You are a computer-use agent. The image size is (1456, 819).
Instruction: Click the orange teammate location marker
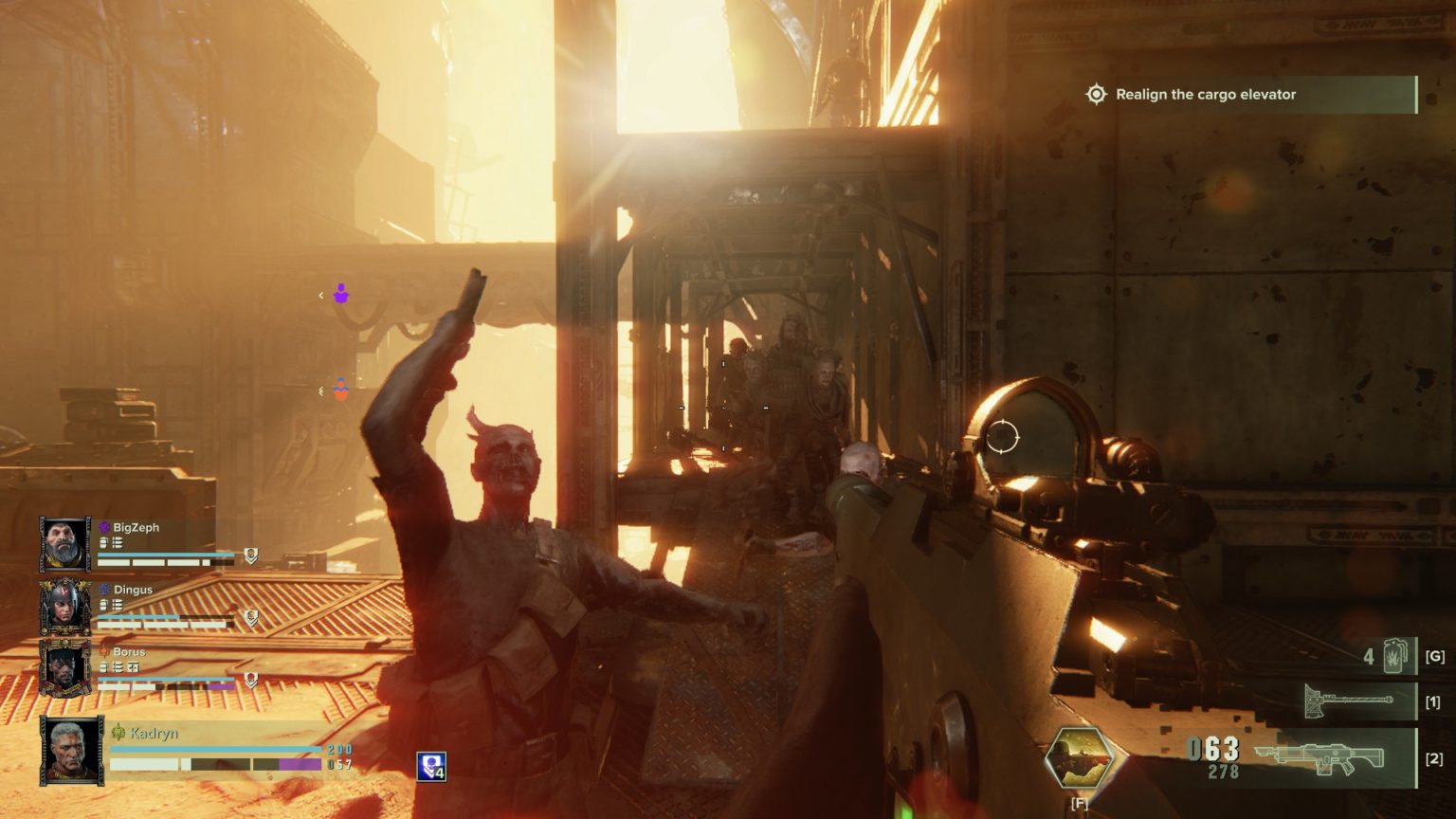pyautogui.click(x=341, y=390)
